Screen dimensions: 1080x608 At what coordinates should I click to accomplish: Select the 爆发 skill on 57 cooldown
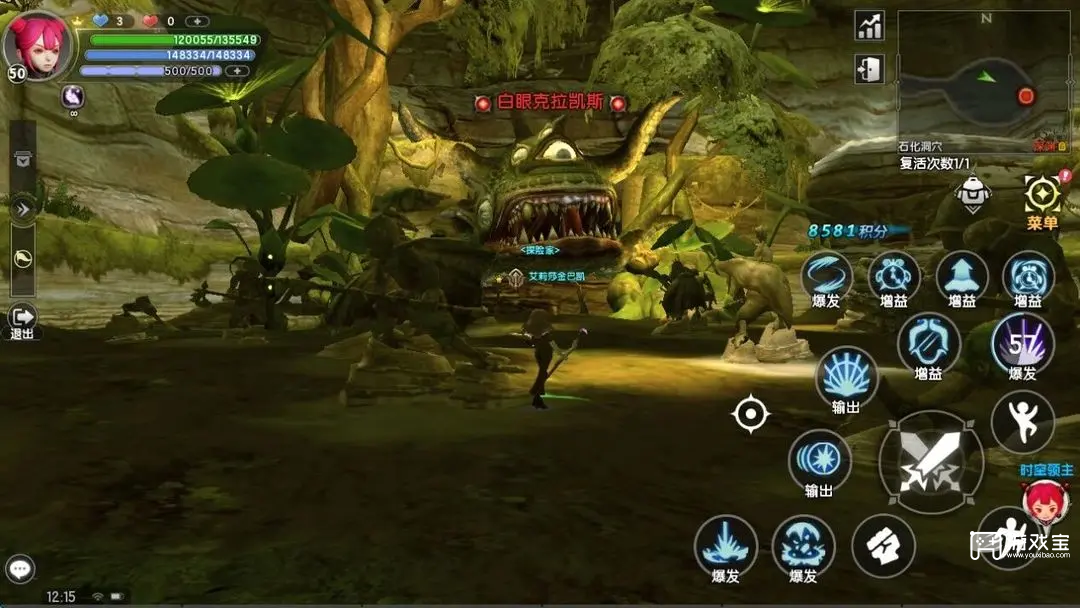[x=1022, y=343]
